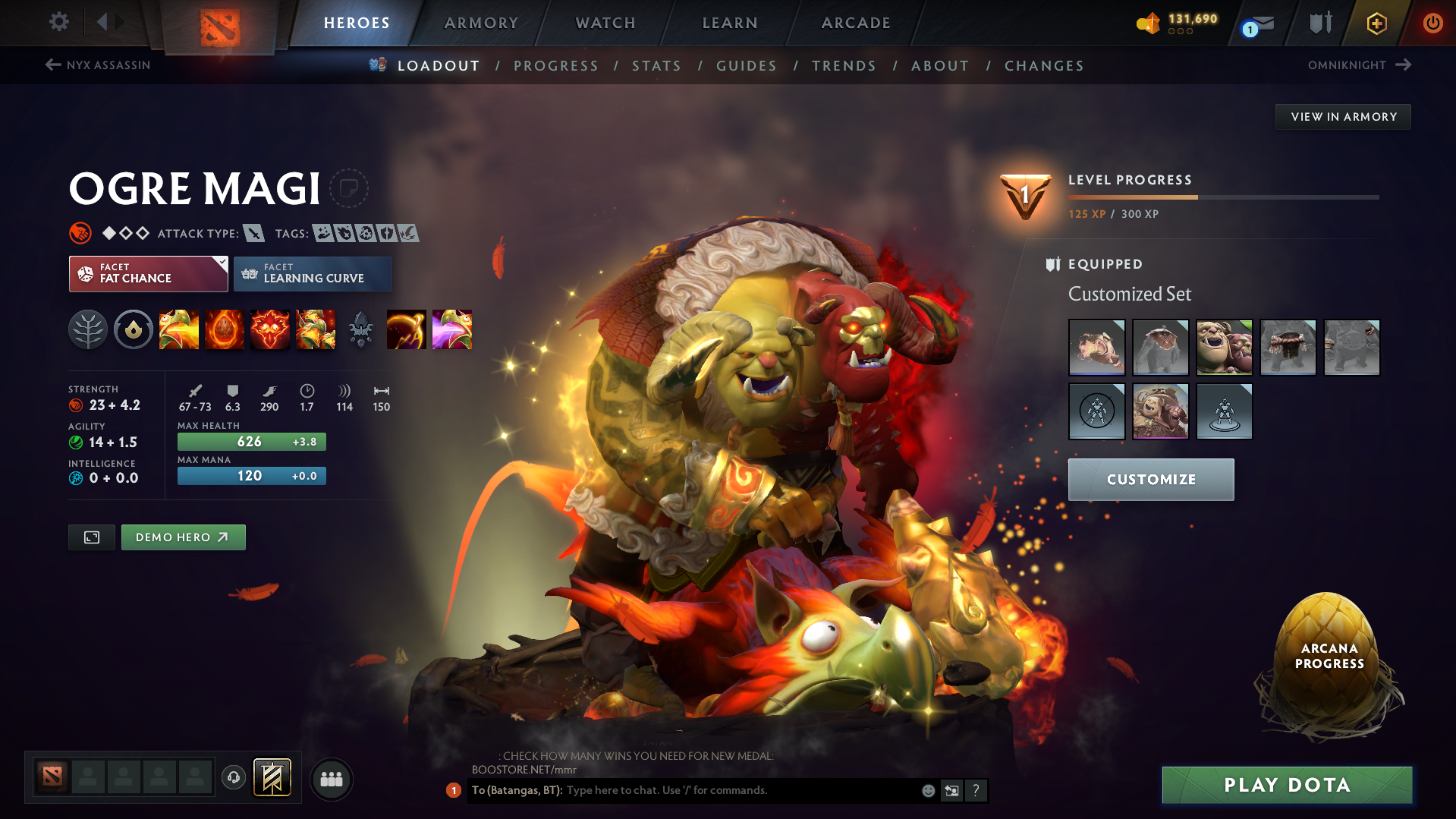Image resolution: width=1456 pixels, height=819 pixels.
Task: Click the Ignite ability icon
Action: point(225,329)
